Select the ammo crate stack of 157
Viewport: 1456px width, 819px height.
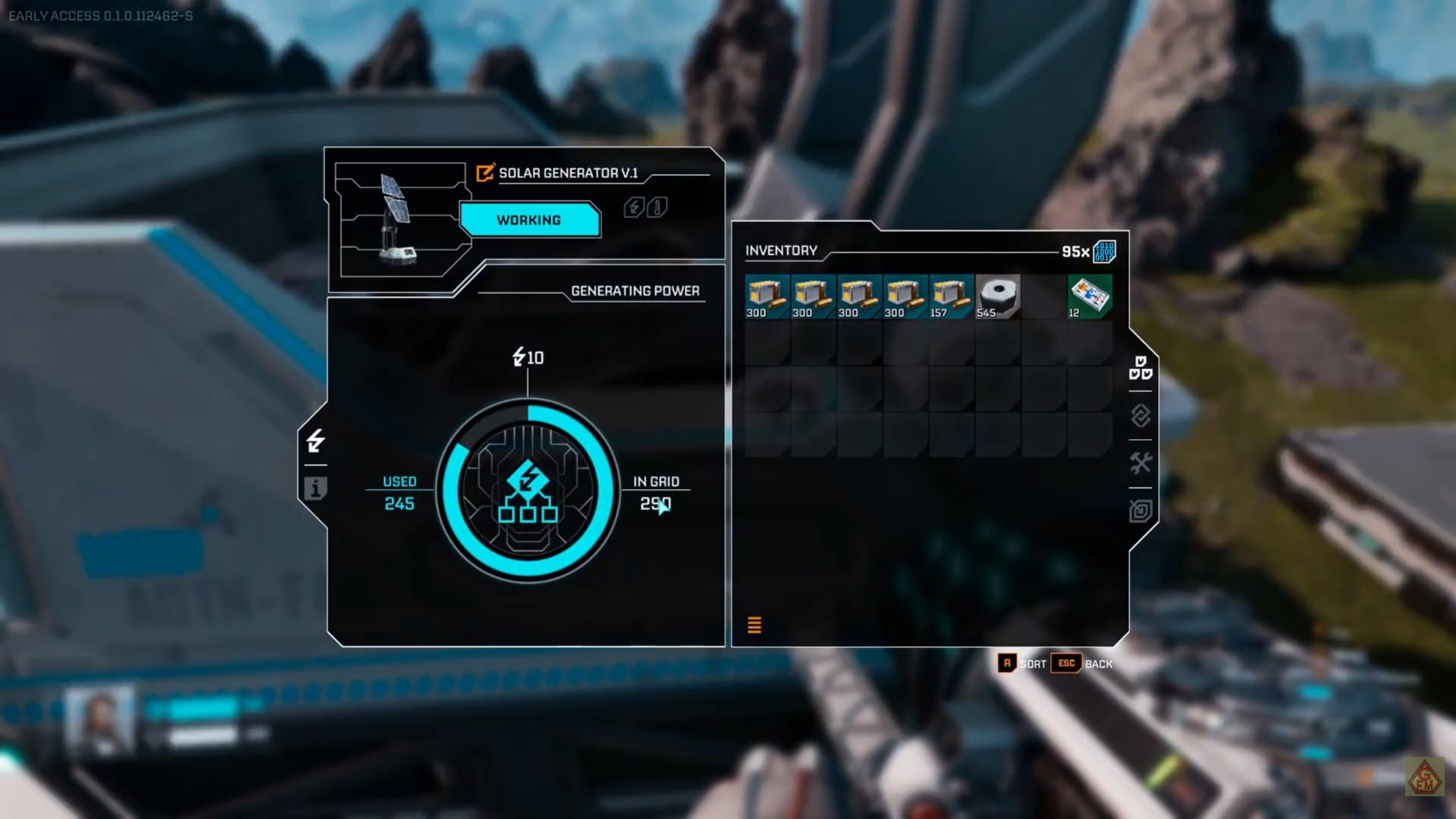click(x=951, y=297)
